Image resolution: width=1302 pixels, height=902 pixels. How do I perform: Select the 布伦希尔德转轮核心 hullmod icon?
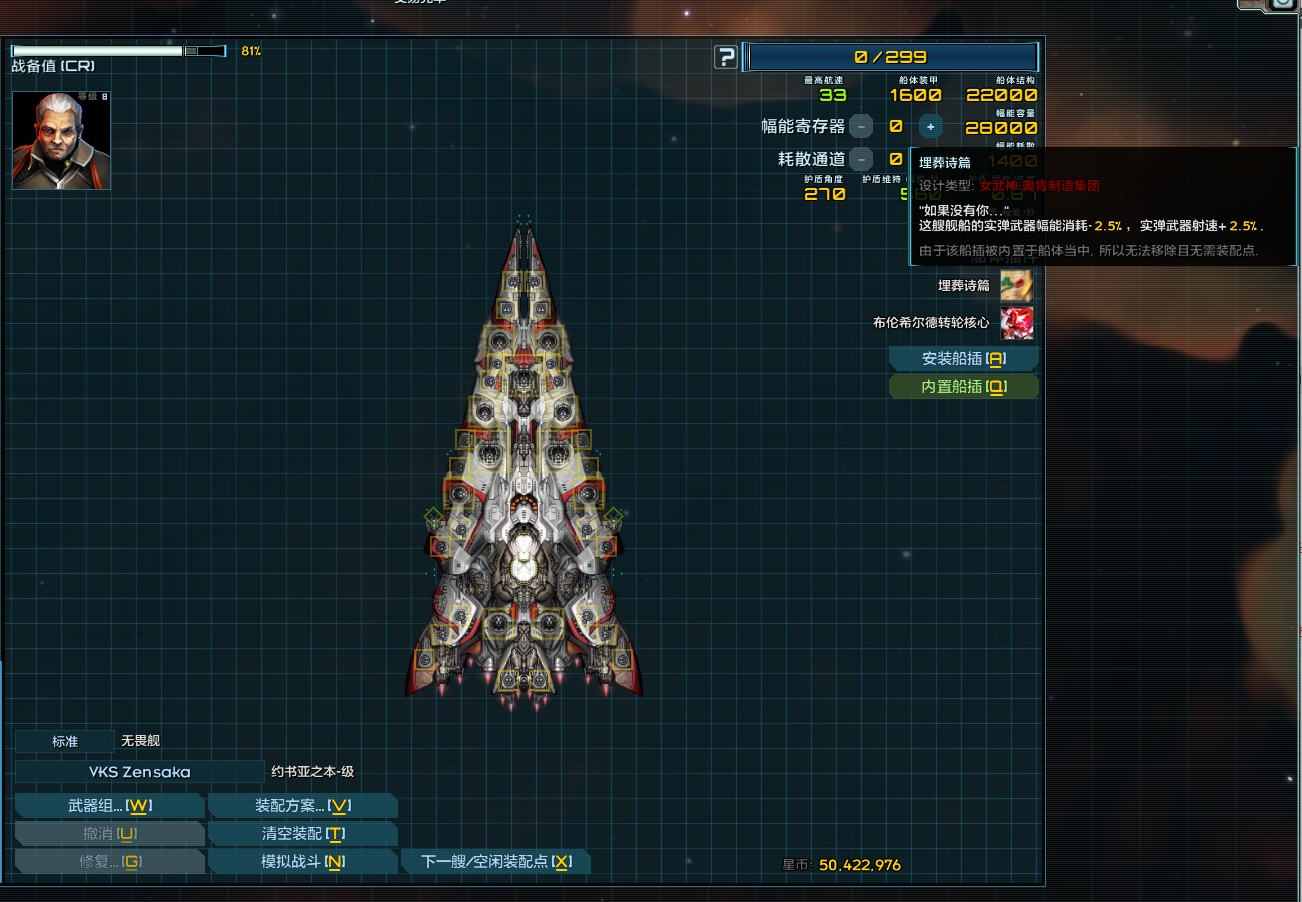1017,323
